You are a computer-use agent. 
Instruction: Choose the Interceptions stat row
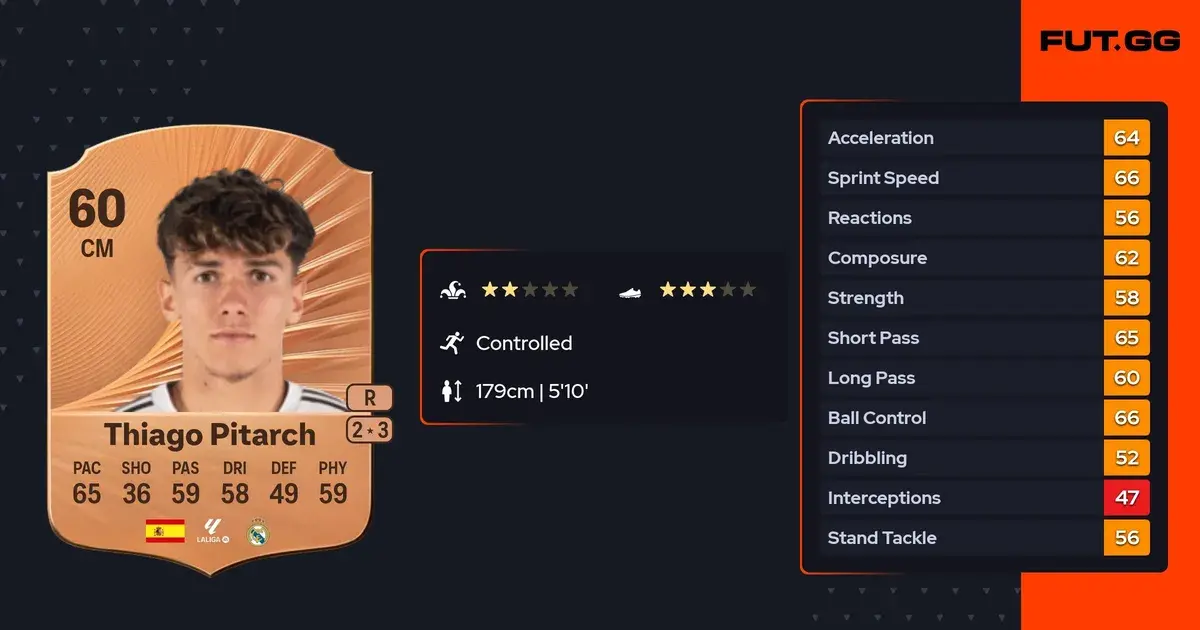click(x=984, y=498)
